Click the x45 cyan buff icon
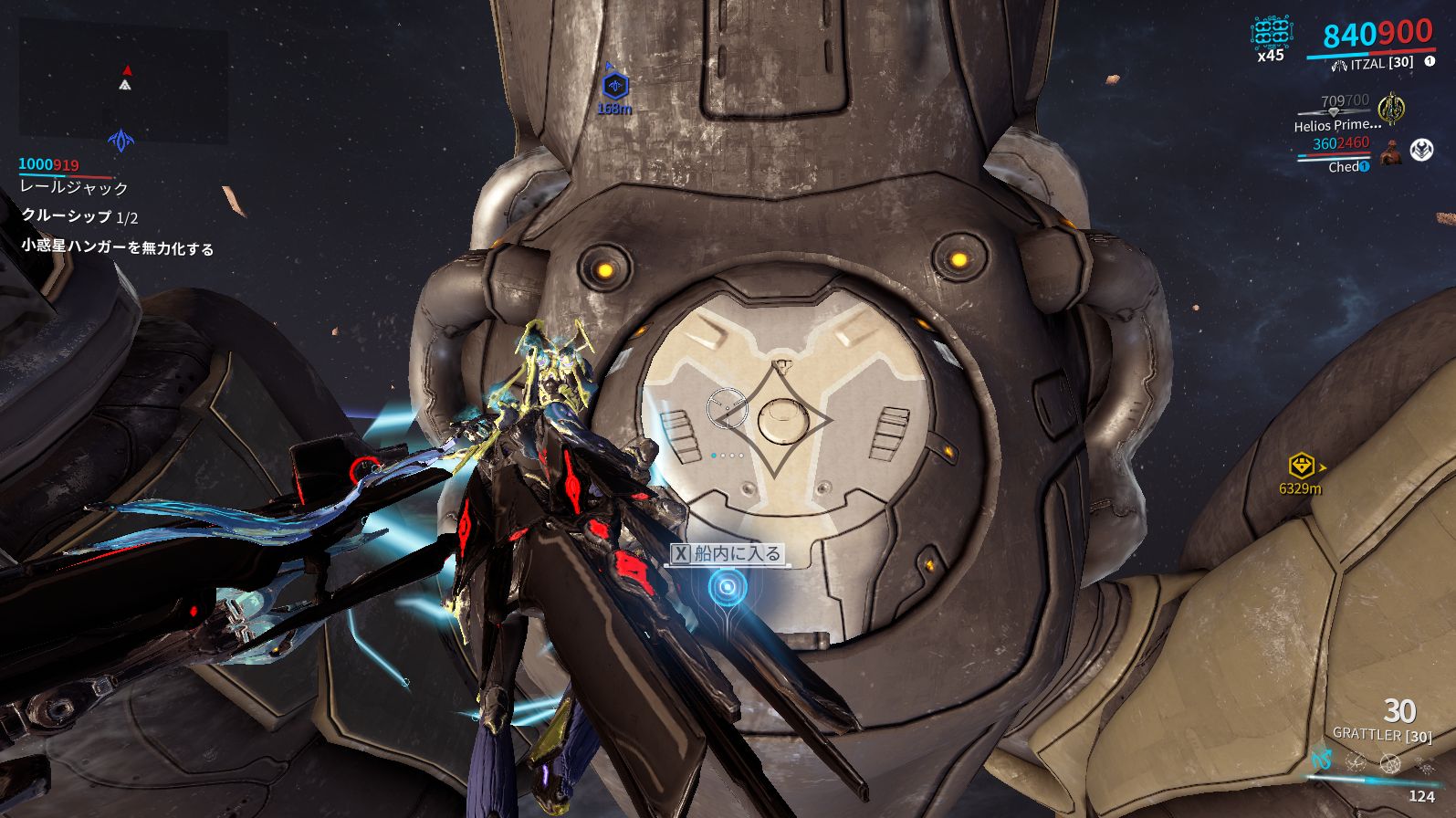Image resolution: width=1456 pixels, height=818 pixels. pyautogui.click(x=1271, y=33)
